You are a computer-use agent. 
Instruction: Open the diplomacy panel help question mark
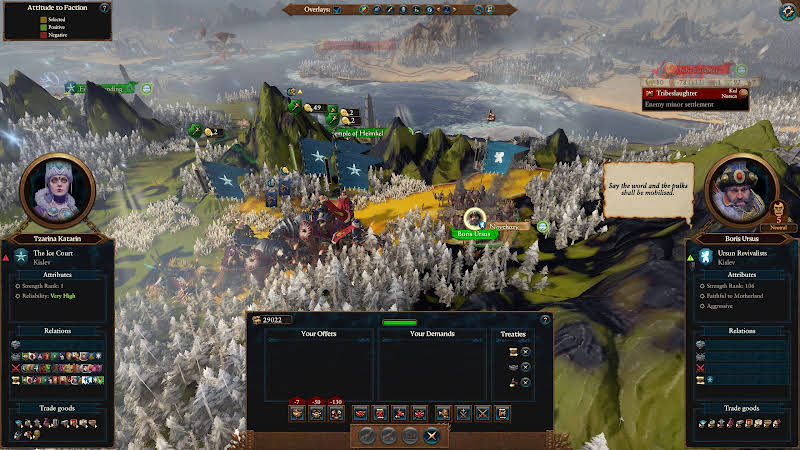[x=545, y=320]
